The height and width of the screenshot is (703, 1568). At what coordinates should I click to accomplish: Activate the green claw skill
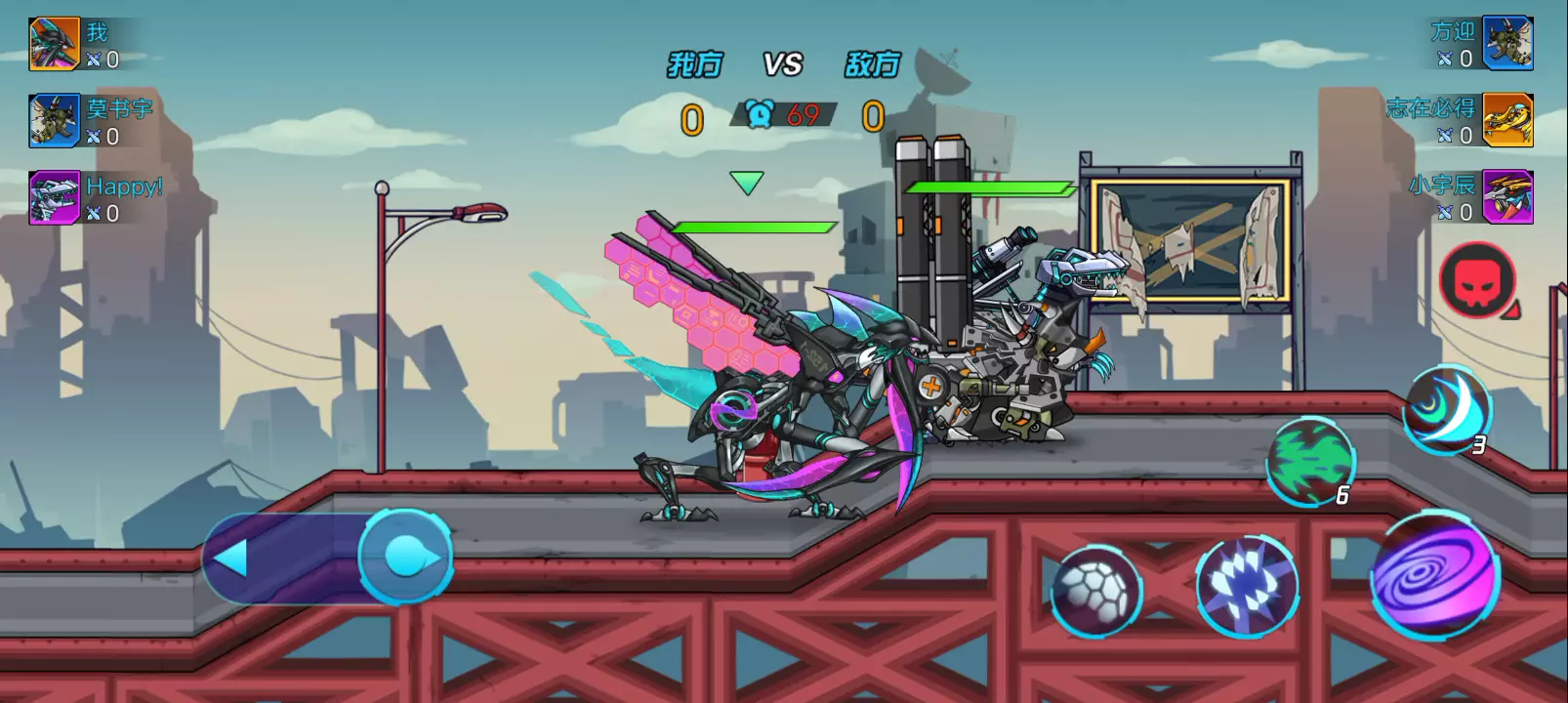pyautogui.click(x=1309, y=461)
